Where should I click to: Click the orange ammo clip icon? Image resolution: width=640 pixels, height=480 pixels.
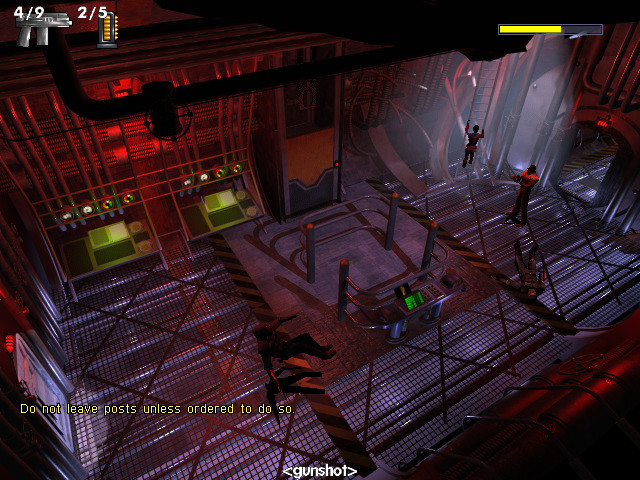click(107, 31)
